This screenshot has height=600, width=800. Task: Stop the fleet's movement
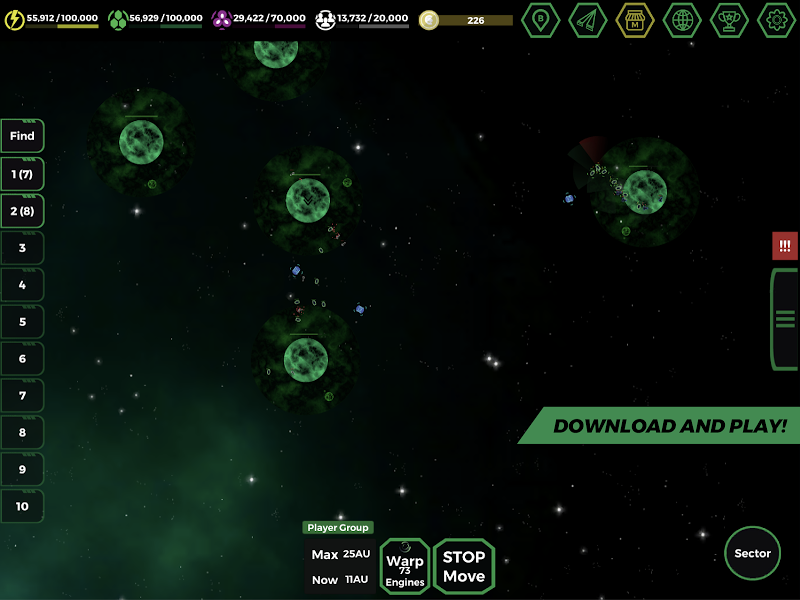[464, 566]
